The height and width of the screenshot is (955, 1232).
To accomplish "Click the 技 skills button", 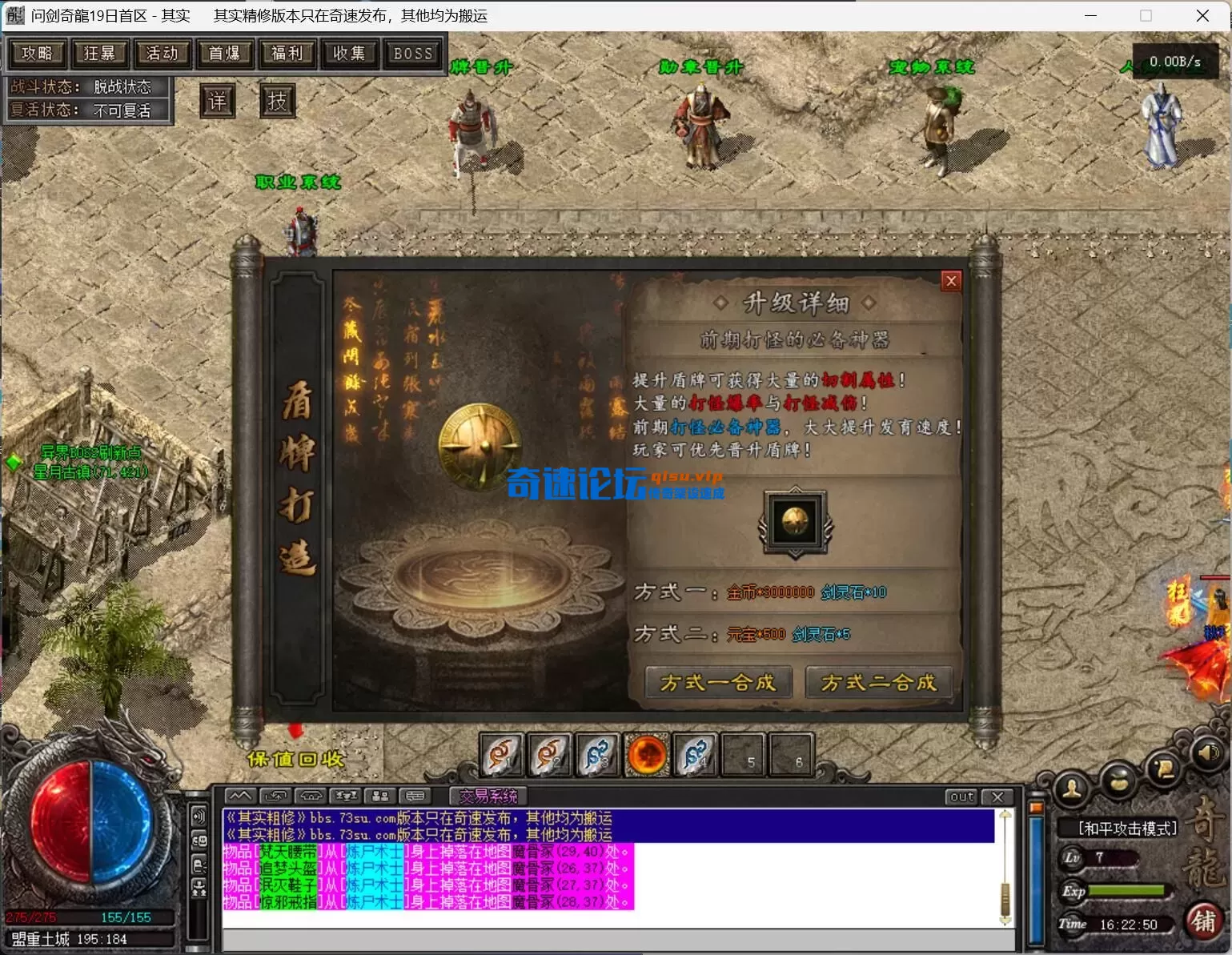I will tap(277, 102).
